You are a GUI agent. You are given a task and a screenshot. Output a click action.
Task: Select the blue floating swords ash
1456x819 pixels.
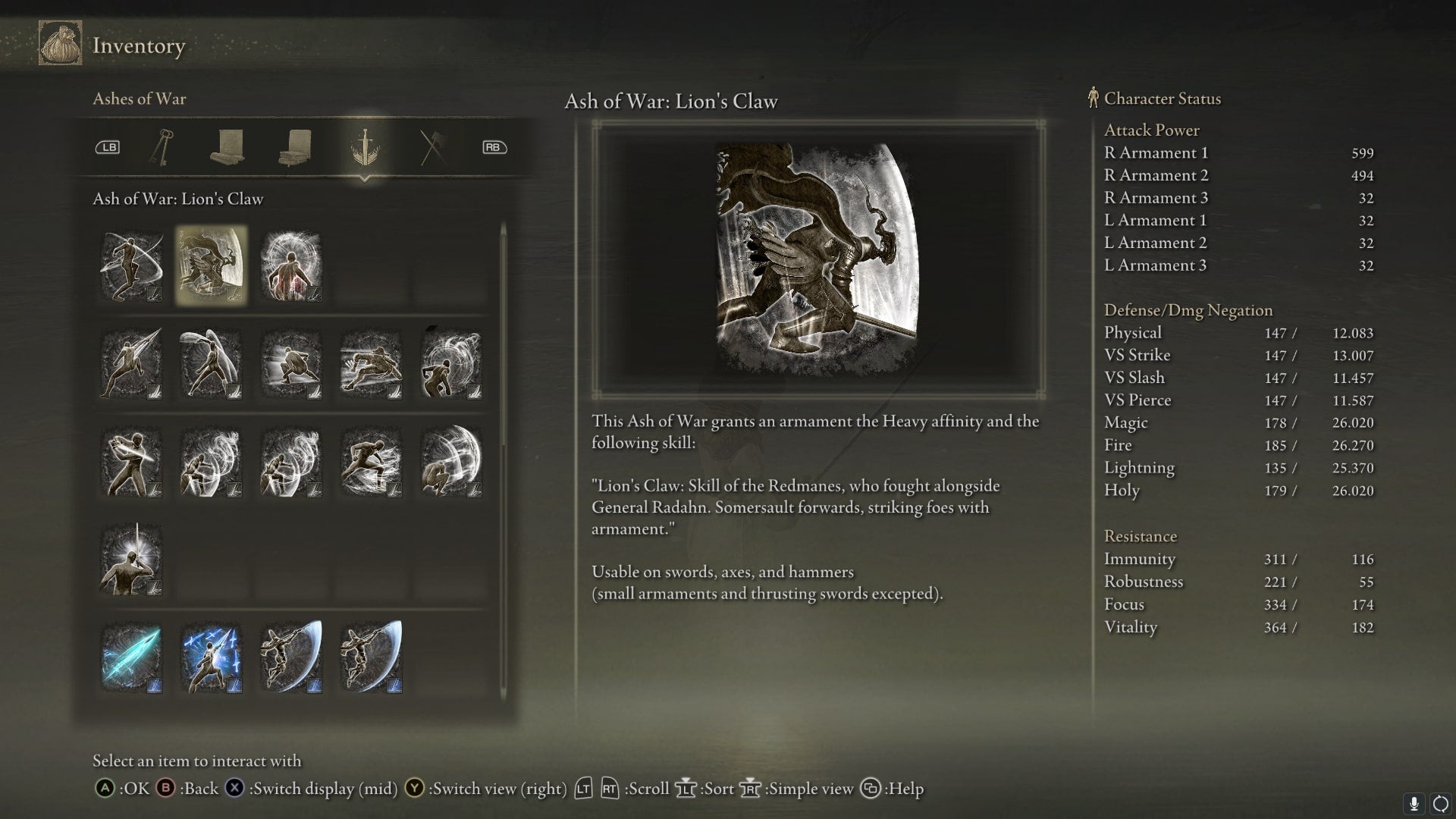tap(211, 657)
